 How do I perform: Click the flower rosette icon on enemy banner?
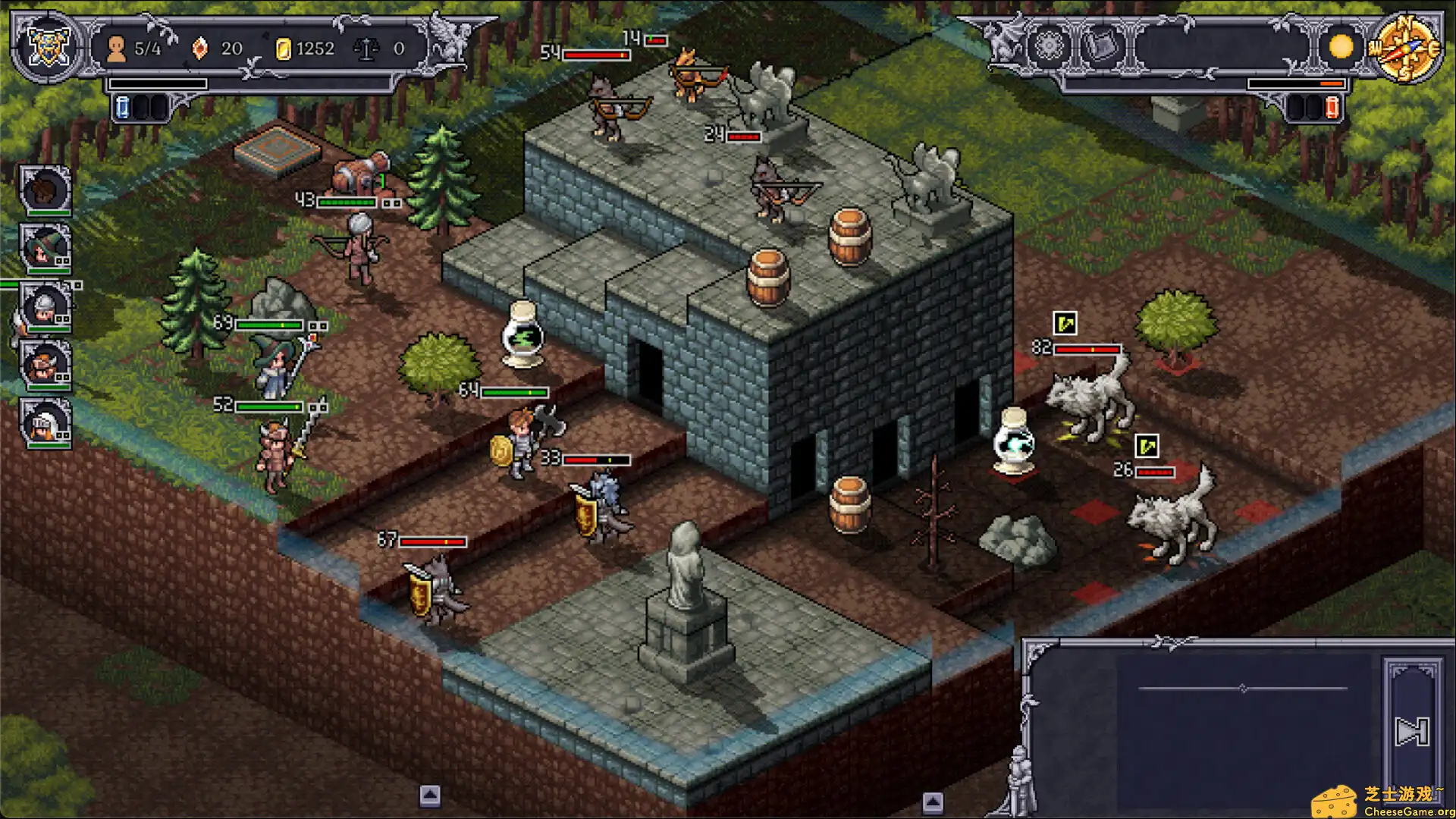pos(1047,47)
